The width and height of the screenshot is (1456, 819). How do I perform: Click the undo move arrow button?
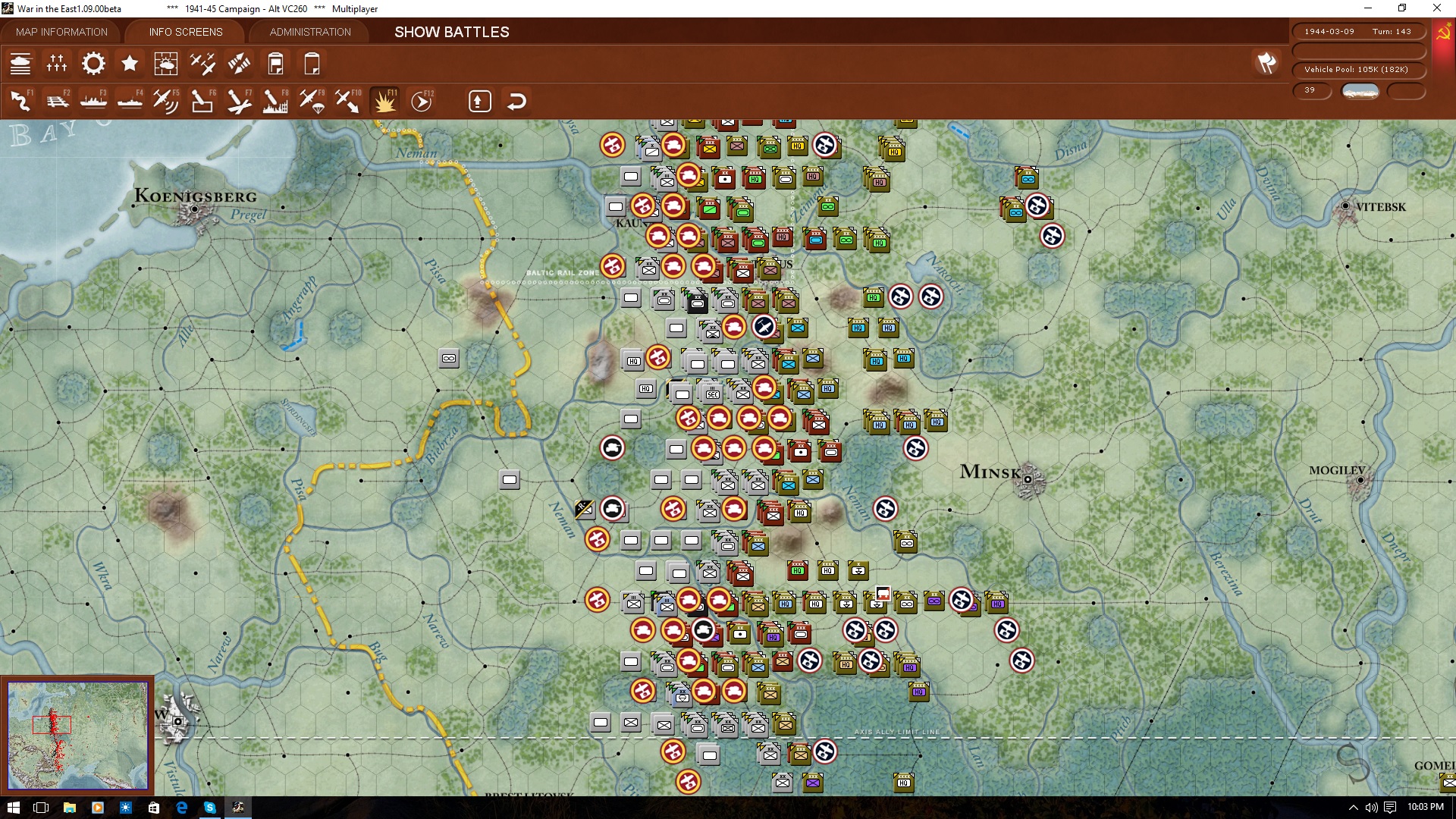[517, 100]
